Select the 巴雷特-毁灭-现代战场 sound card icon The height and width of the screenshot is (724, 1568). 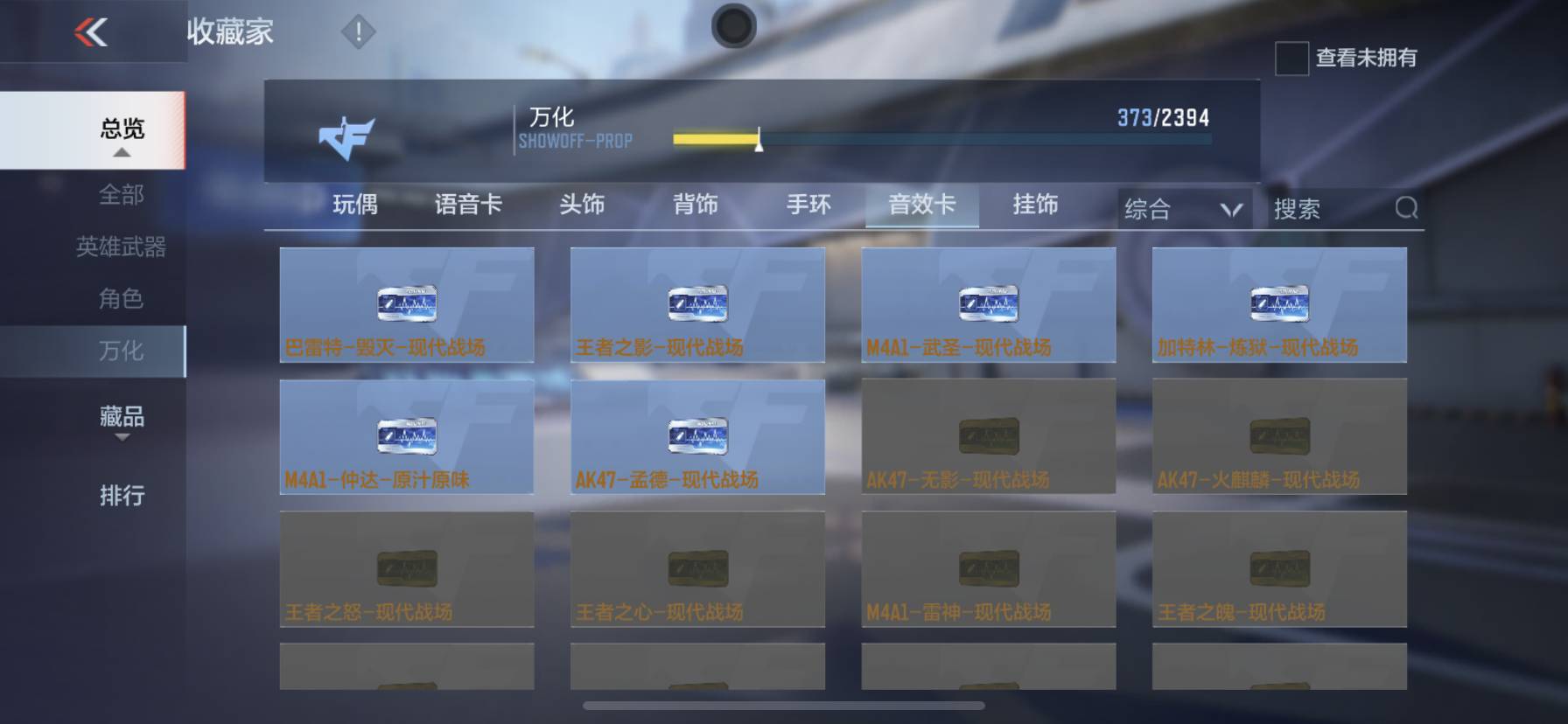point(406,302)
